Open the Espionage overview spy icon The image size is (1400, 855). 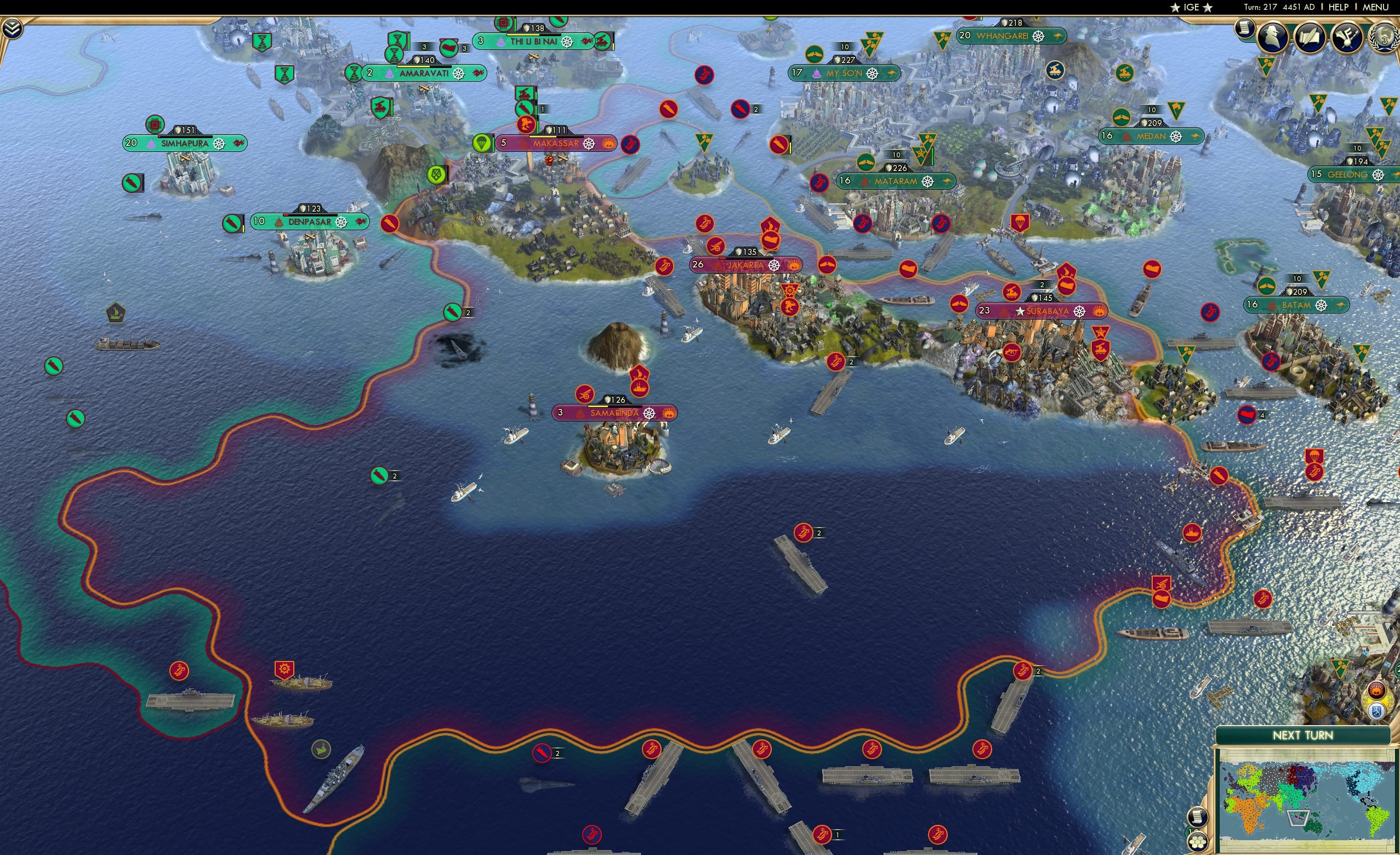(1272, 38)
